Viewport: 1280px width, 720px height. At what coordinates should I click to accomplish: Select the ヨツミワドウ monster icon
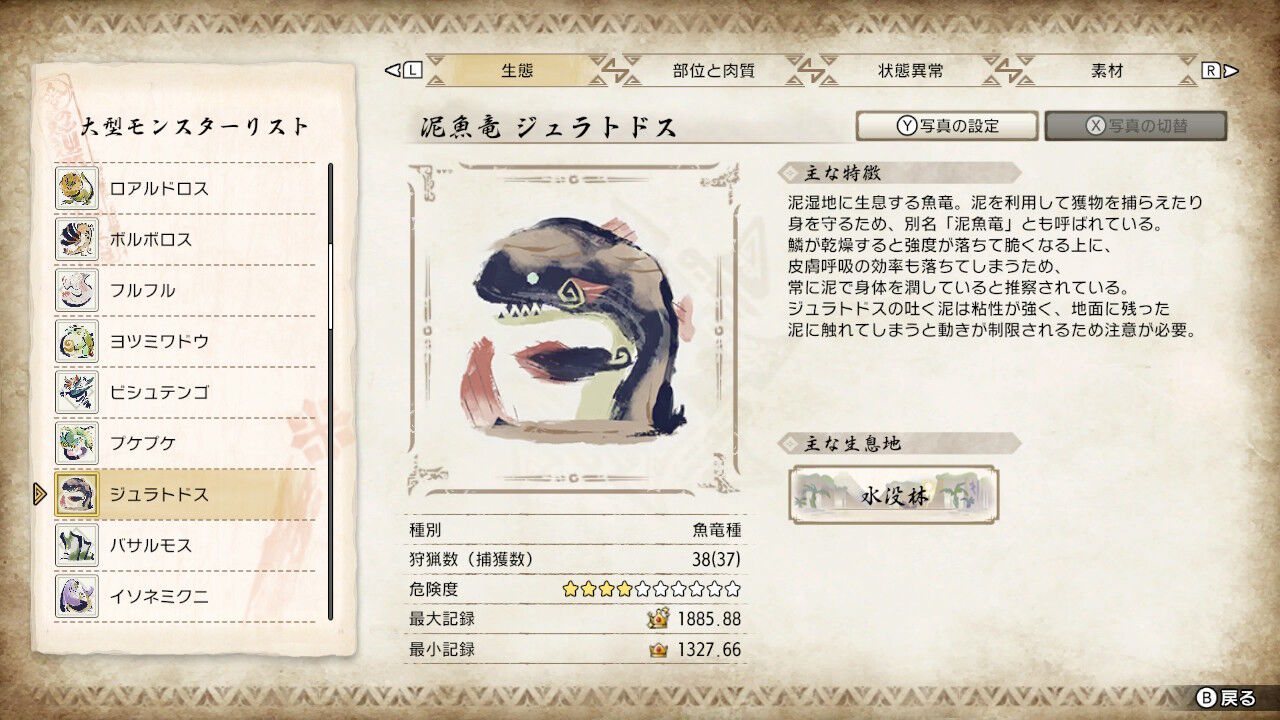(79, 341)
